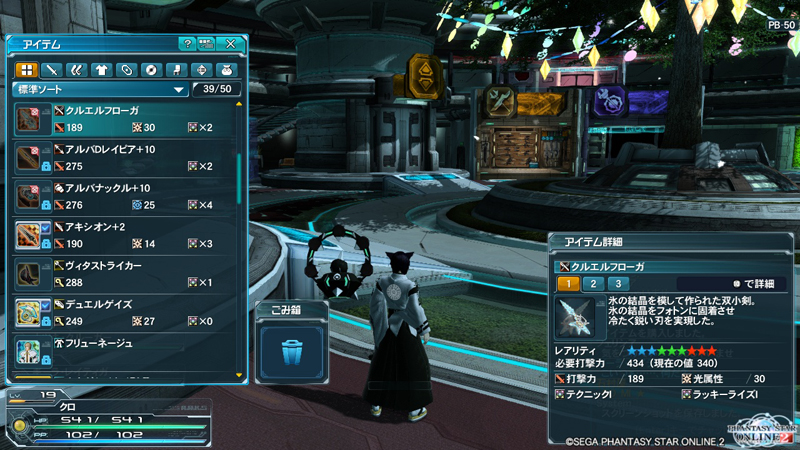The height and width of the screenshot is (450, 800).
Task: Choose the フリューネージュ item row
Action: (128, 351)
